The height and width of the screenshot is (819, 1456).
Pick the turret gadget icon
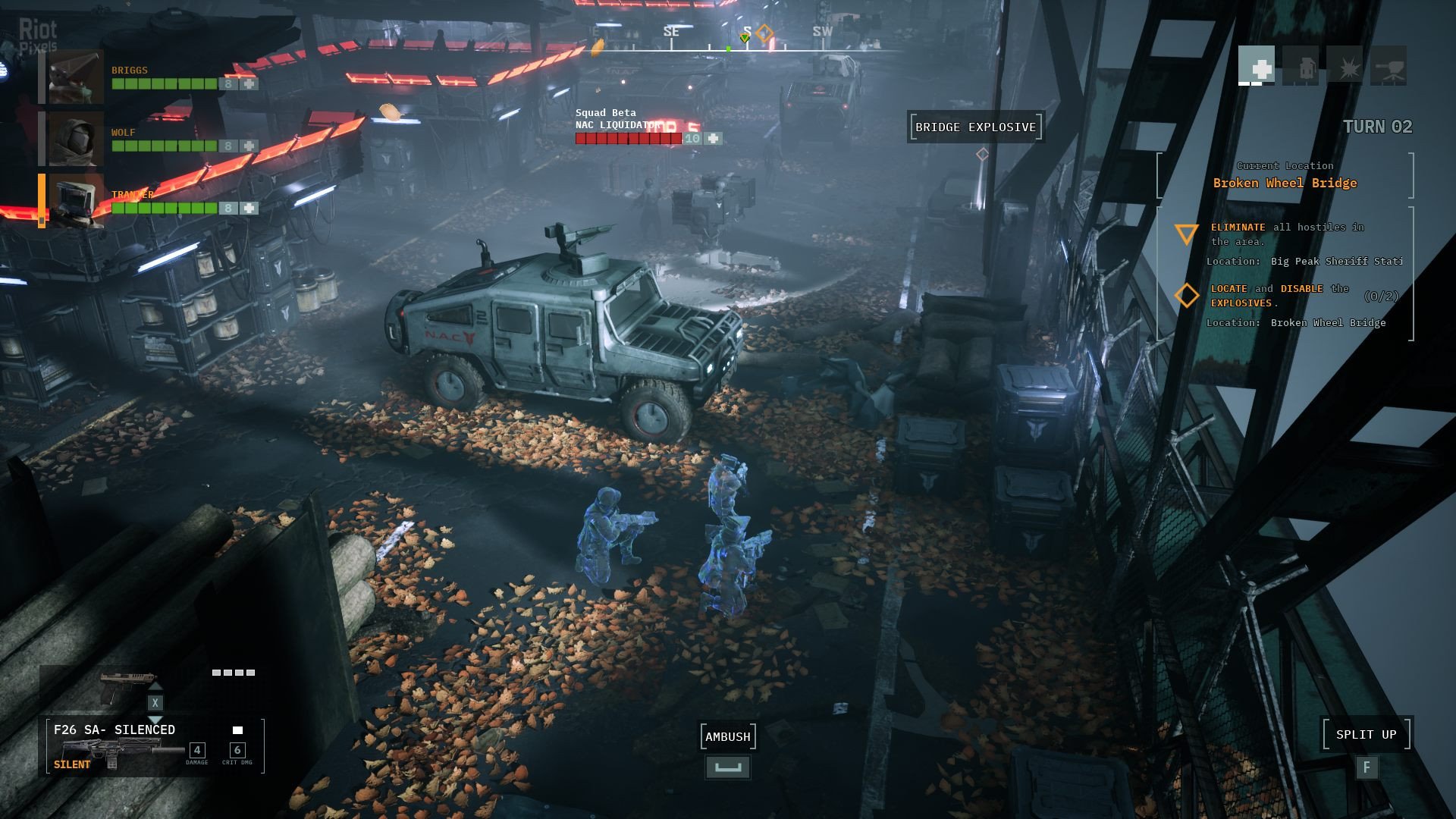(x=1389, y=67)
